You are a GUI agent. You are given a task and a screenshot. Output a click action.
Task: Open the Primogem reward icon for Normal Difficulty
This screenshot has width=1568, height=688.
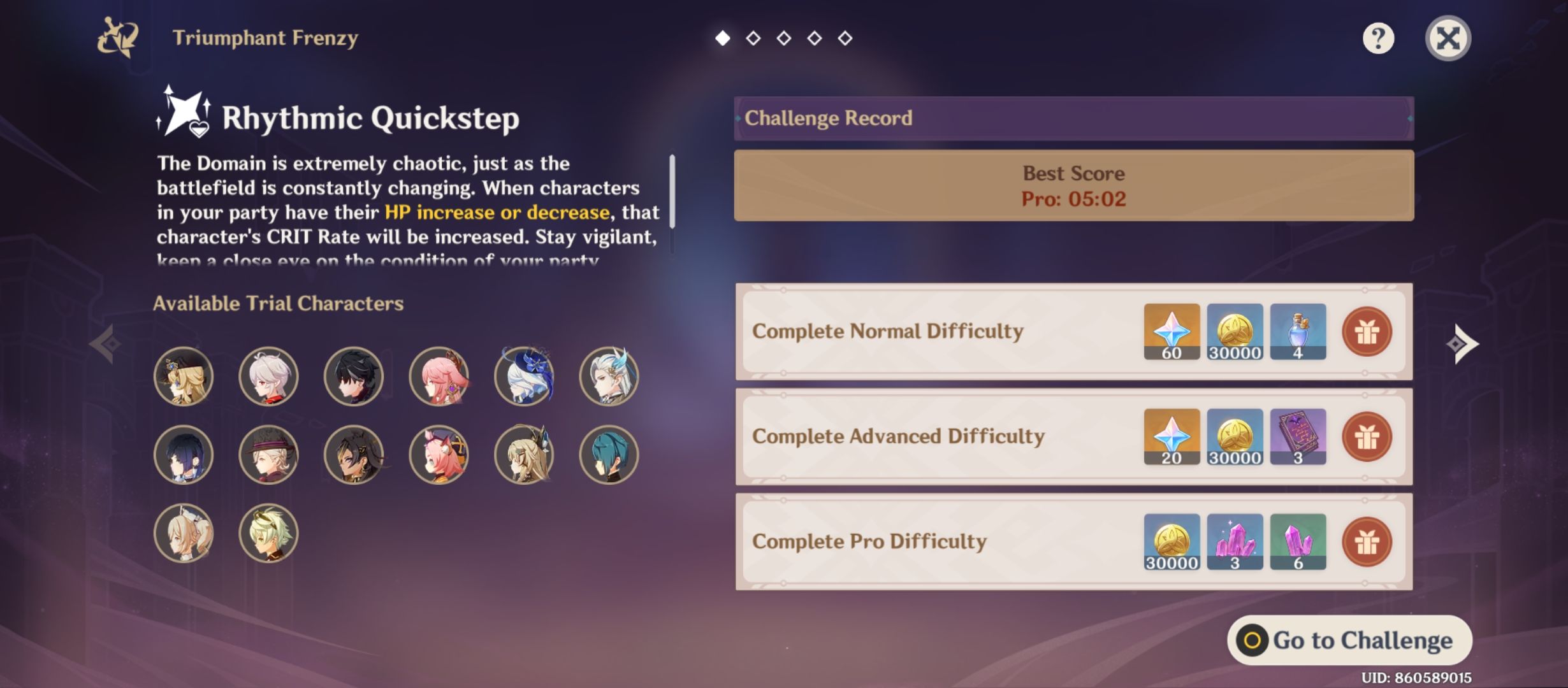(x=1172, y=333)
